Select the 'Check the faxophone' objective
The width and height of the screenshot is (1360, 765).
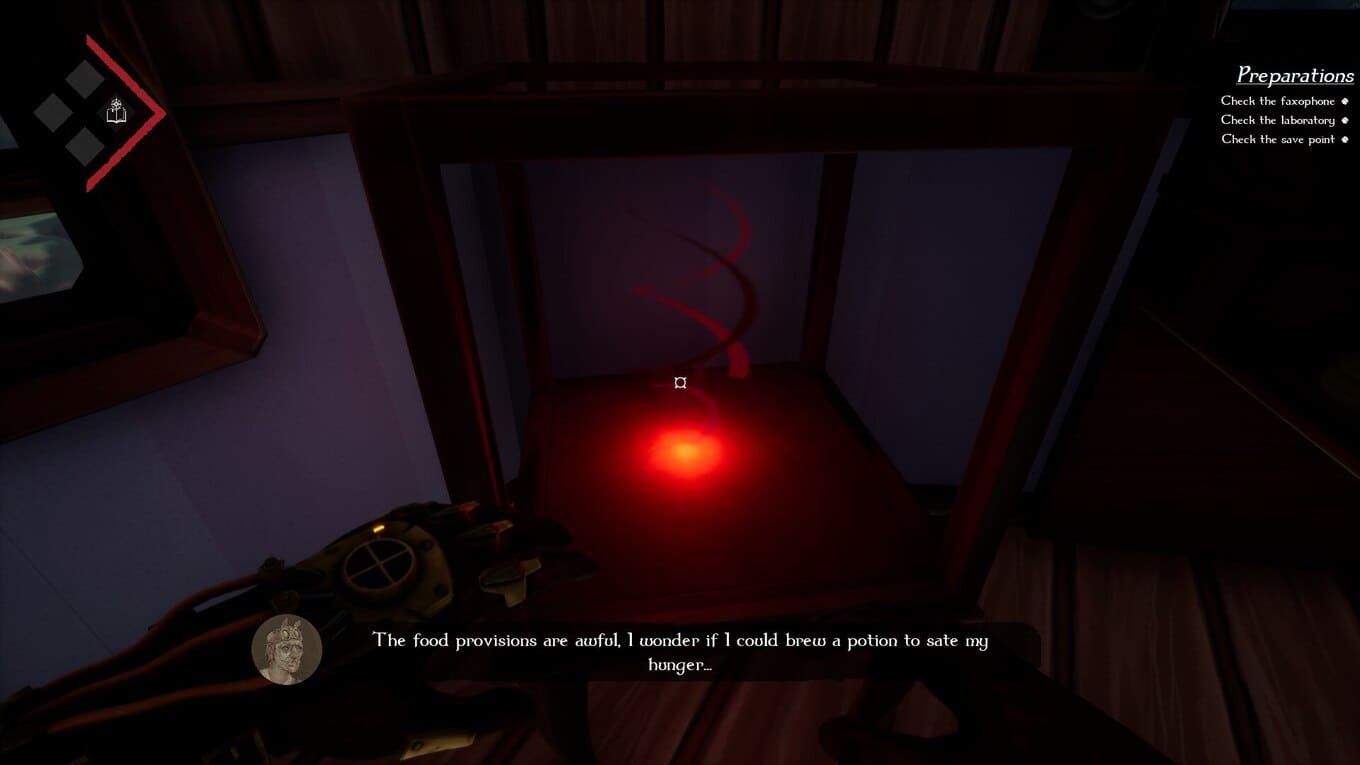pyautogui.click(x=1277, y=101)
